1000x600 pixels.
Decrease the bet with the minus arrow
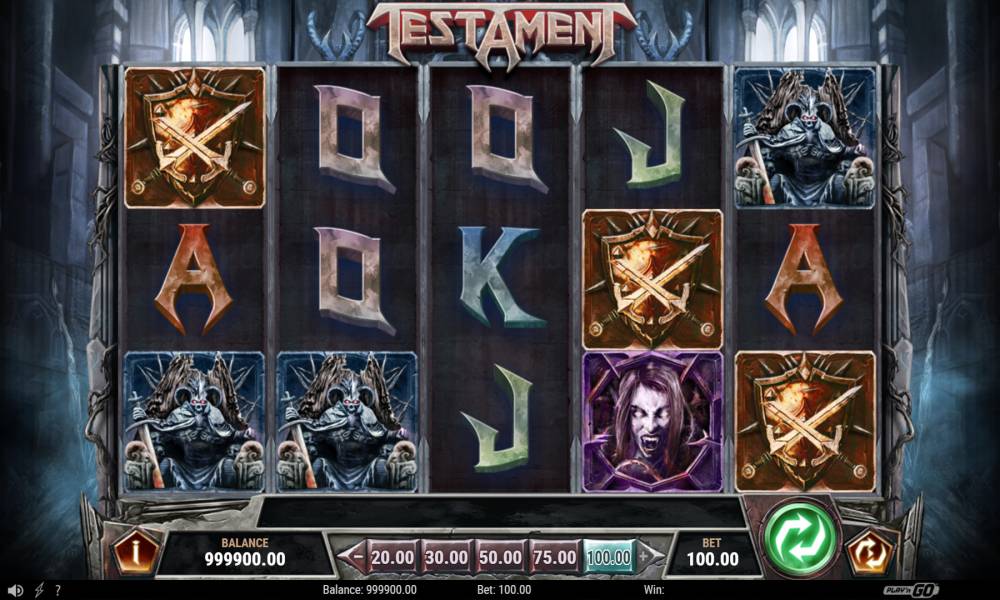[x=356, y=555]
